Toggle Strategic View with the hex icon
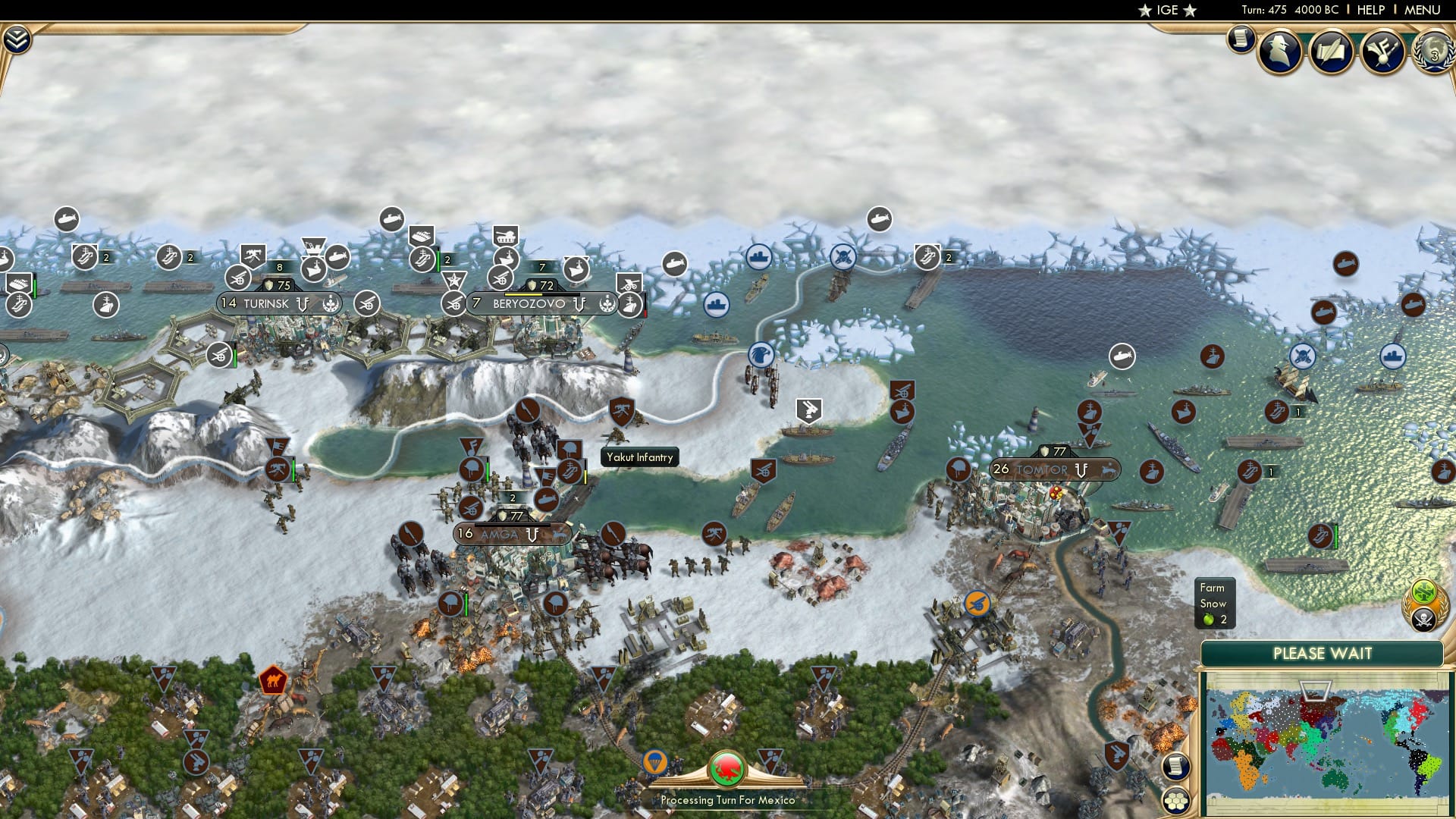 click(x=1175, y=800)
